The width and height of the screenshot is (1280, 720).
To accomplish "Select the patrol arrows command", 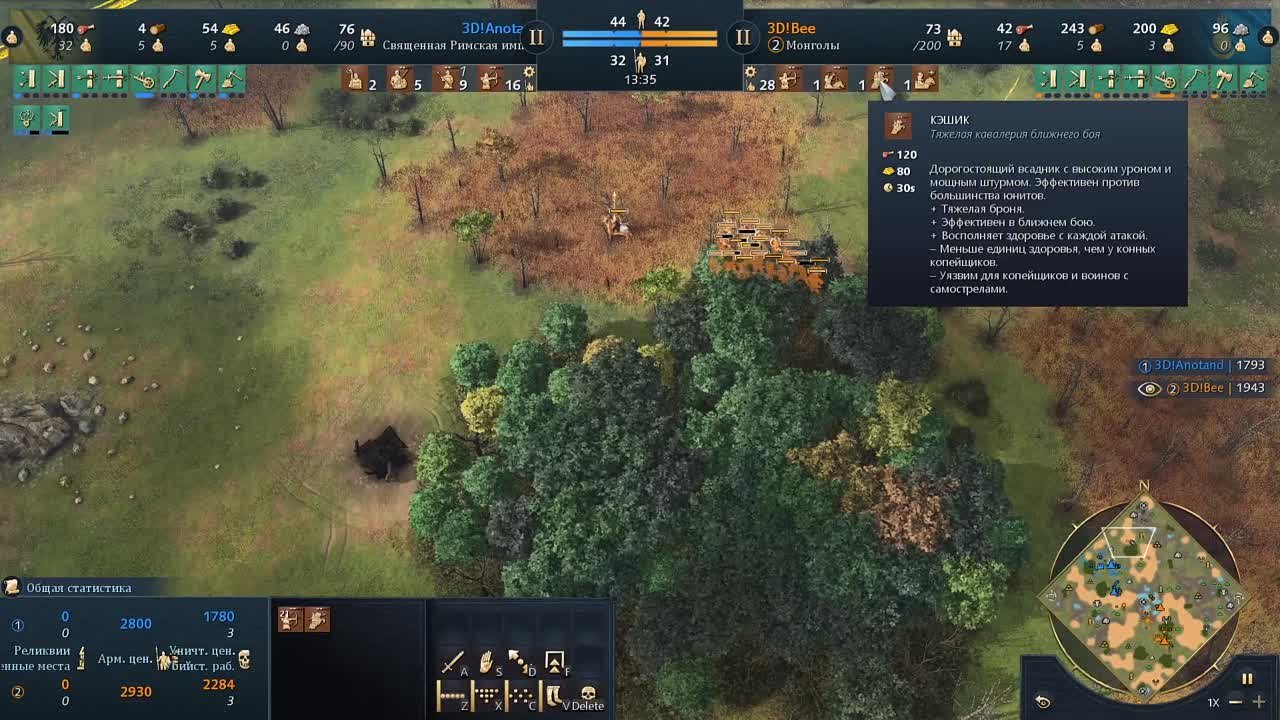I will point(521,662).
